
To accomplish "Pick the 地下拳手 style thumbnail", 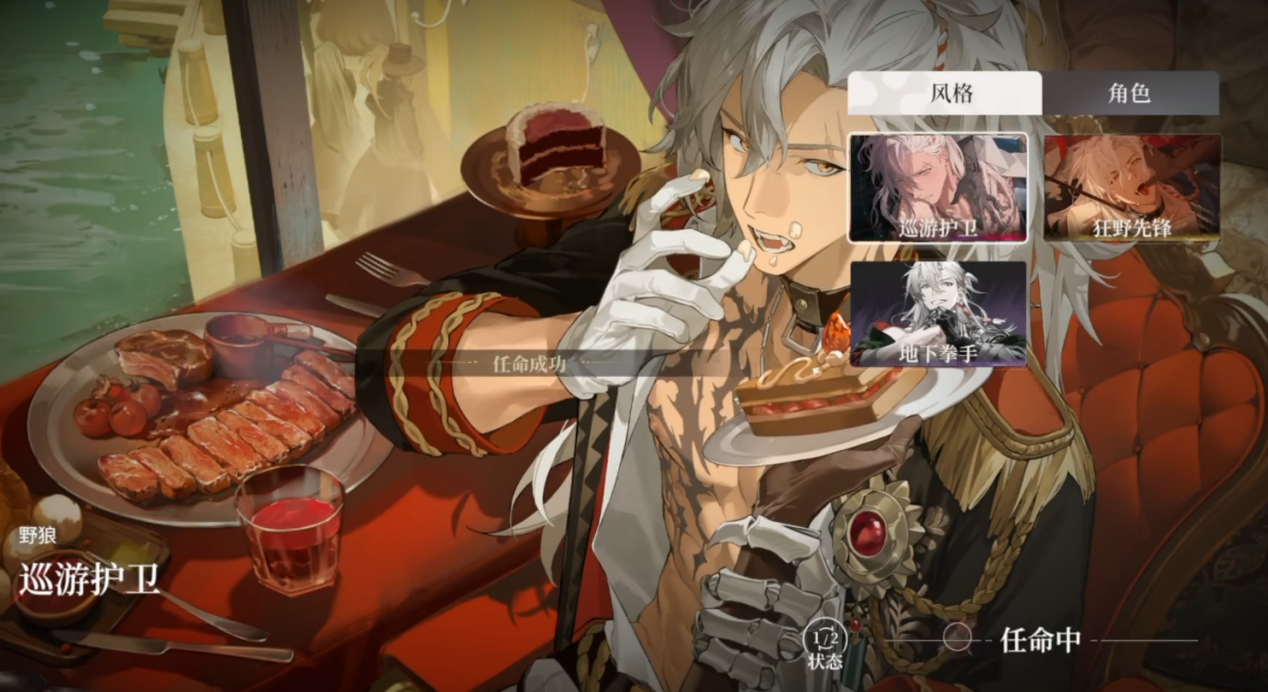I will [938, 314].
